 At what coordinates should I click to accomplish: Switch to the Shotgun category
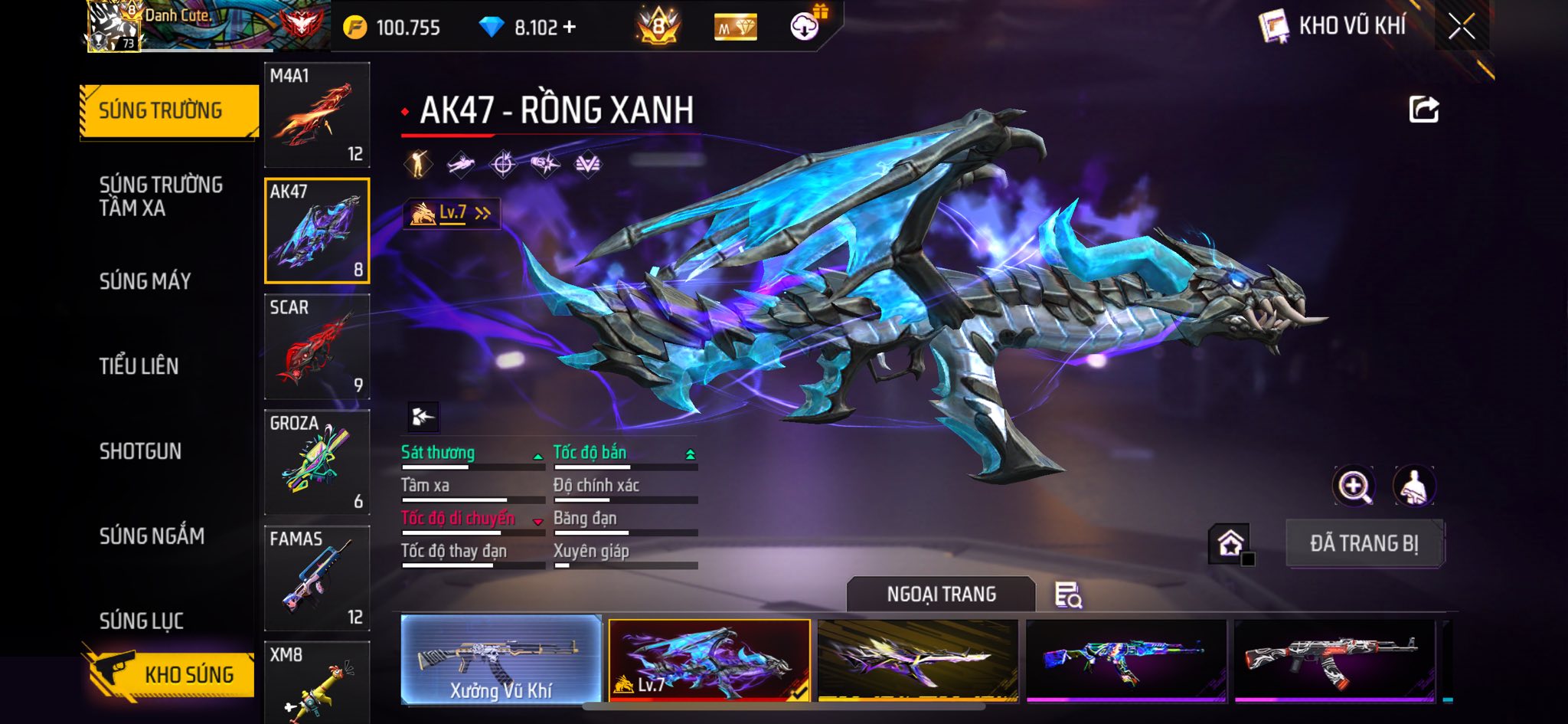[140, 451]
